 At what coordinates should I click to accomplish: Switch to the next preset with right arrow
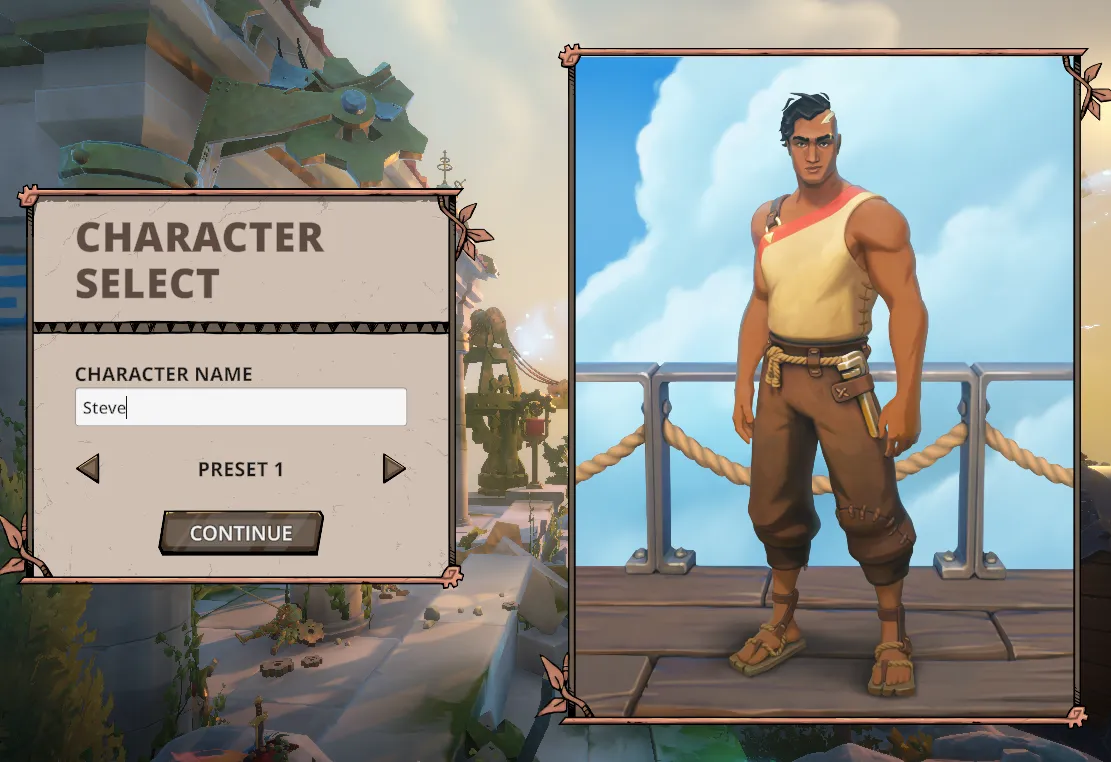394,468
